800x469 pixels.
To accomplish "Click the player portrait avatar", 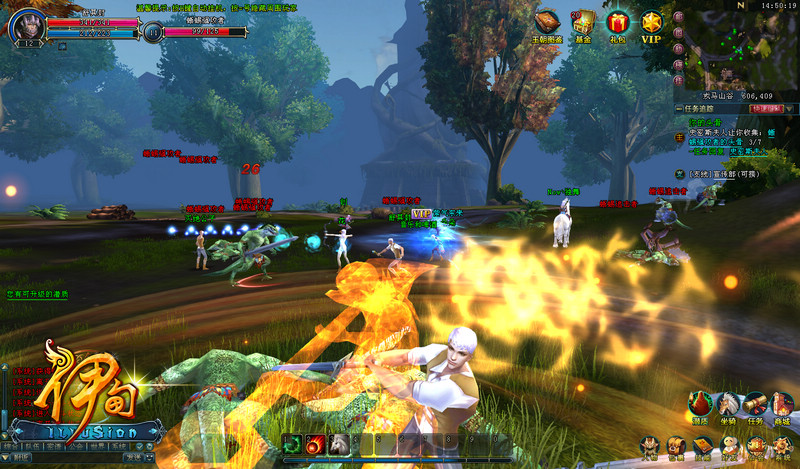I will coord(26,24).
